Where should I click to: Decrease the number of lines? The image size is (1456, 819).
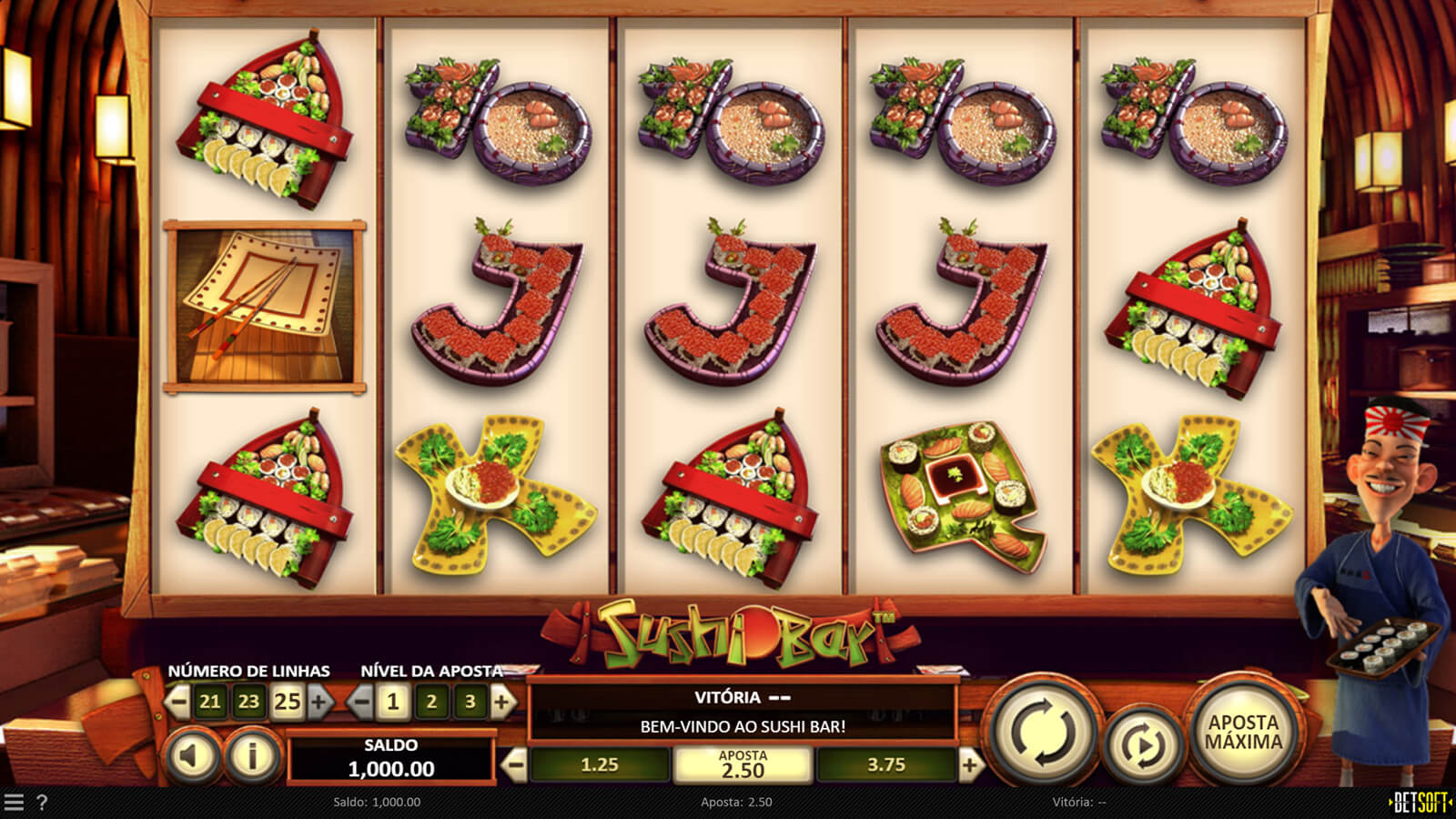tap(178, 702)
